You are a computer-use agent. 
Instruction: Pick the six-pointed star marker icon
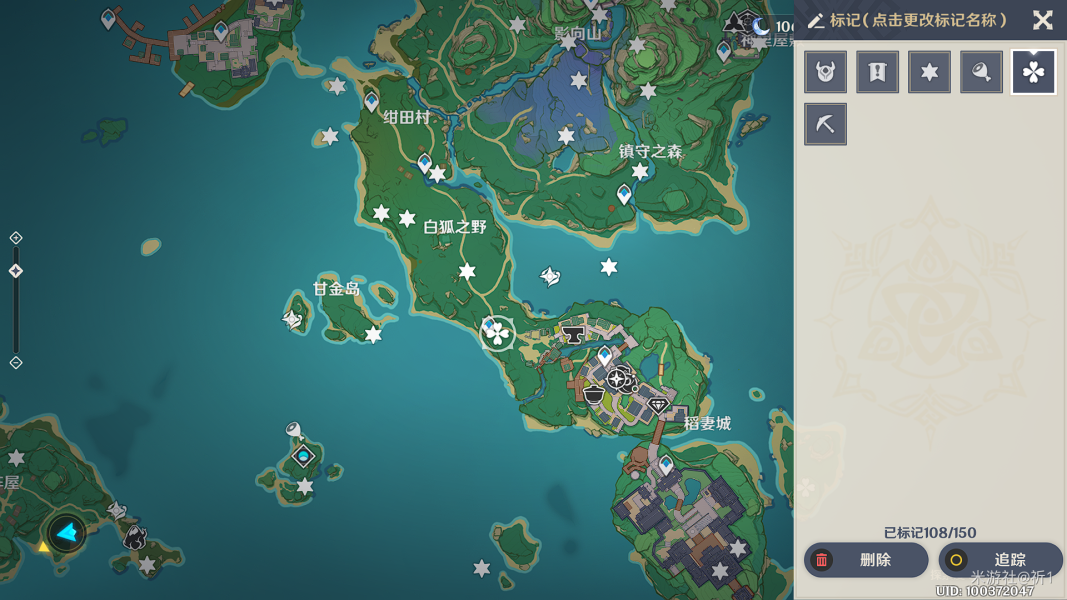tap(929, 72)
